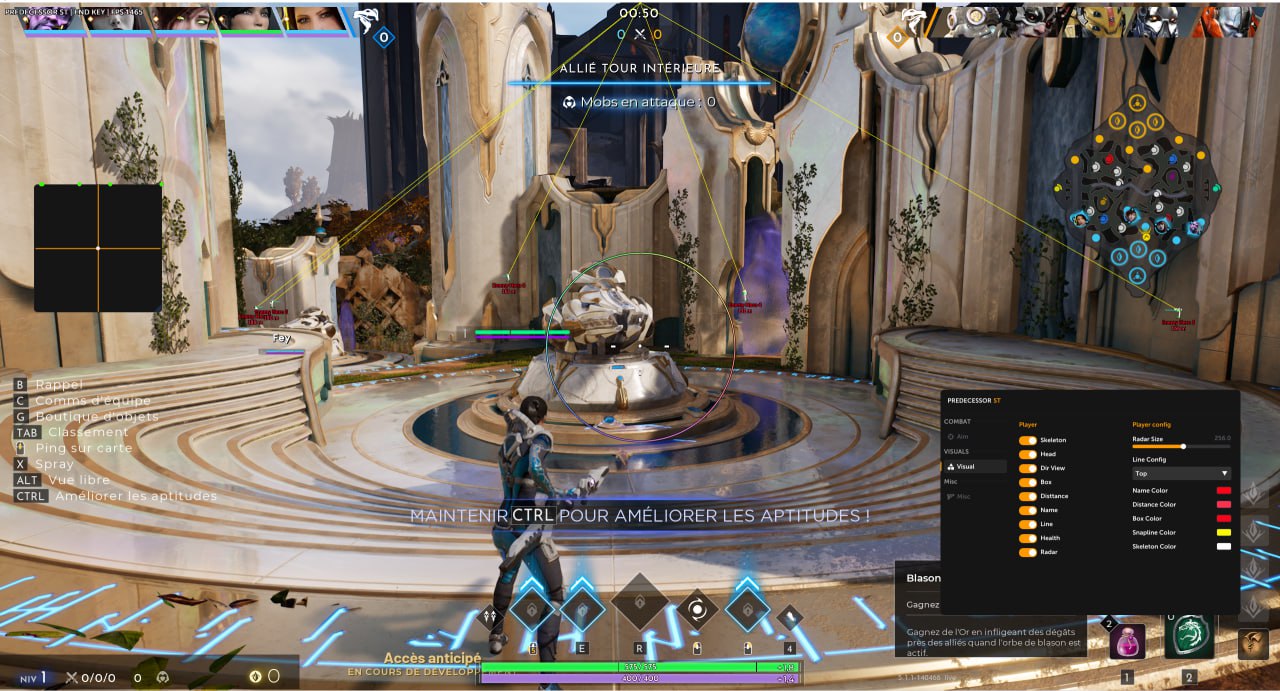Activate the green dragon crest slot
Viewport: 1280px width, 691px height.
(1189, 638)
